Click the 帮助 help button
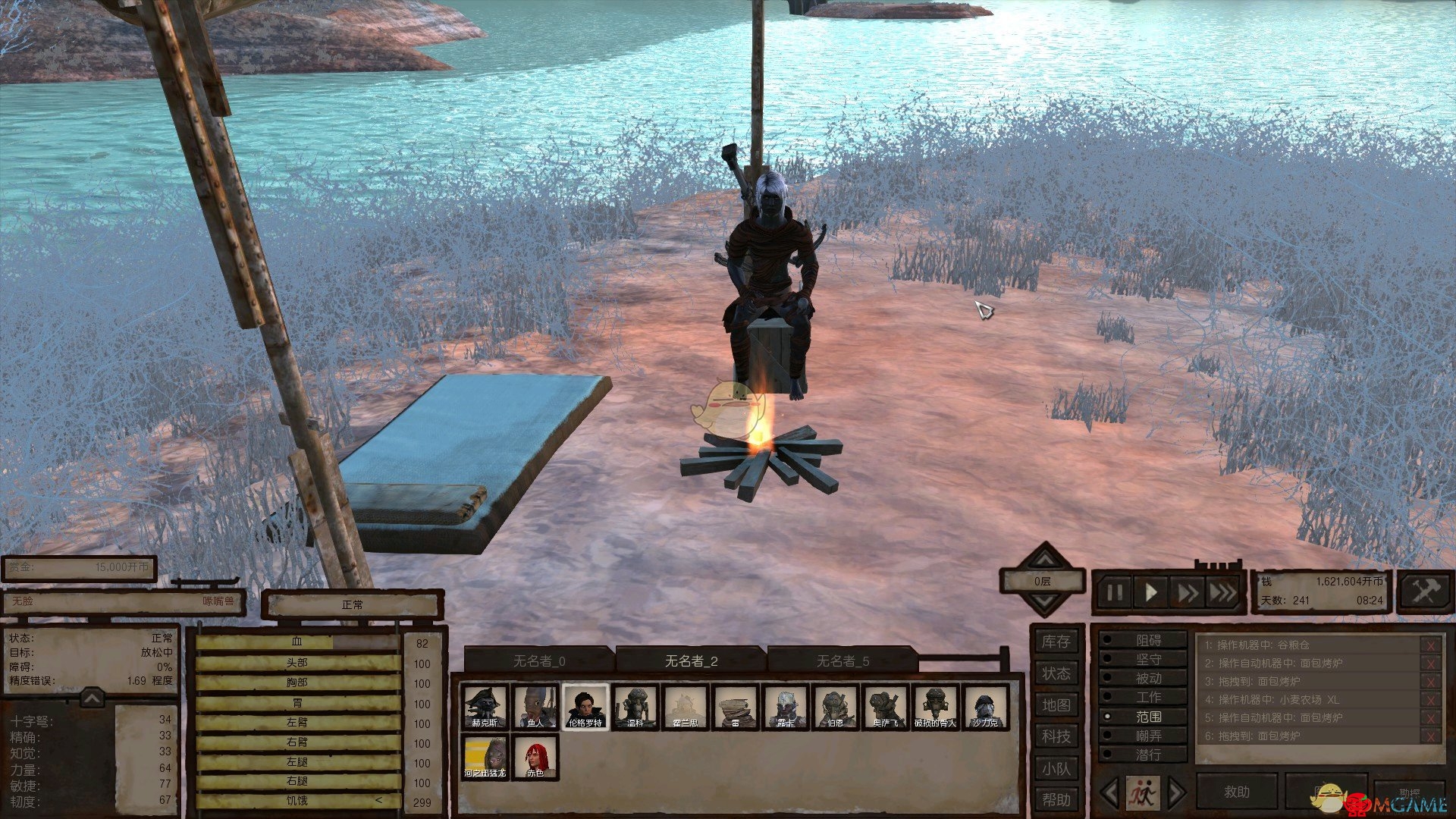The height and width of the screenshot is (819, 1456). click(x=1056, y=799)
